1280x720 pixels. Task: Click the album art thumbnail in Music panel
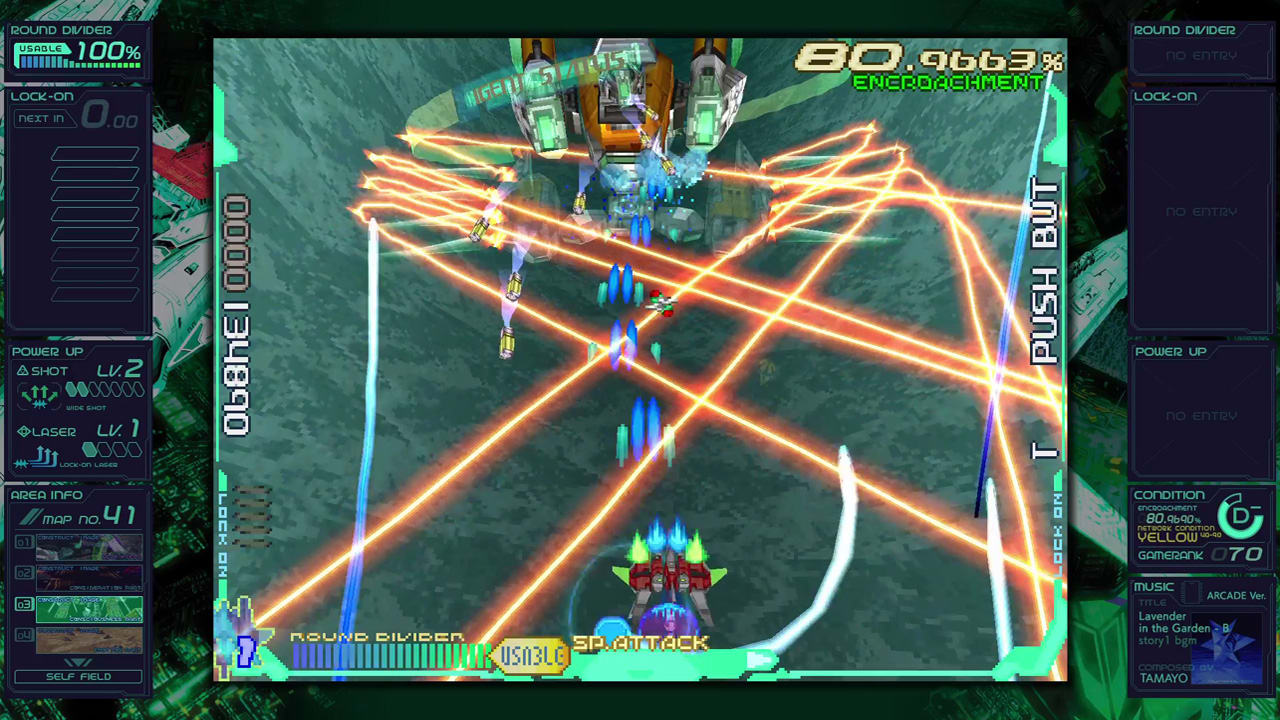(x=1228, y=648)
